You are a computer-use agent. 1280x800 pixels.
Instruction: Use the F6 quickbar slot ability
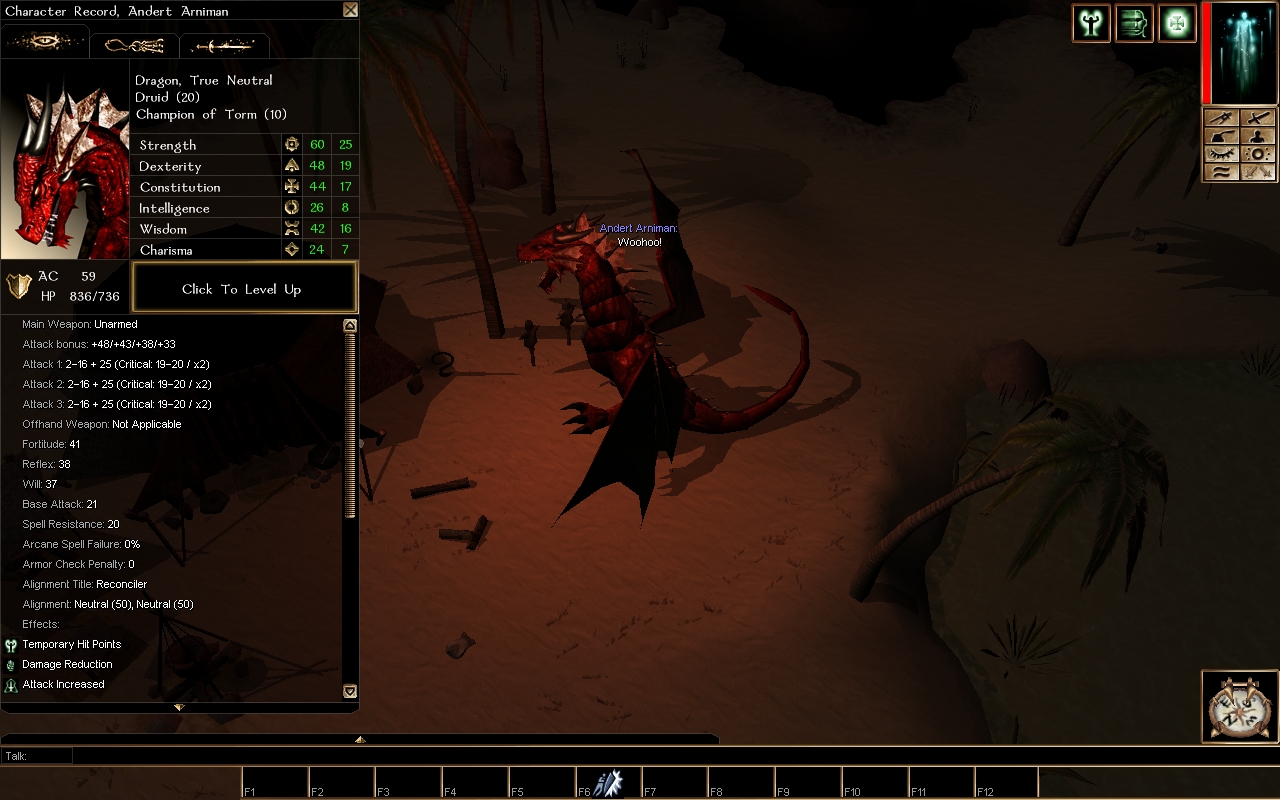pyautogui.click(x=608, y=783)
